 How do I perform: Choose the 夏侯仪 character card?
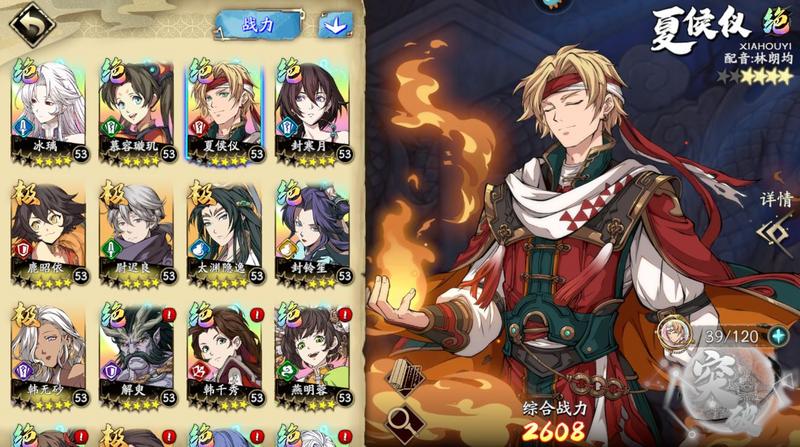coord(224,110)
